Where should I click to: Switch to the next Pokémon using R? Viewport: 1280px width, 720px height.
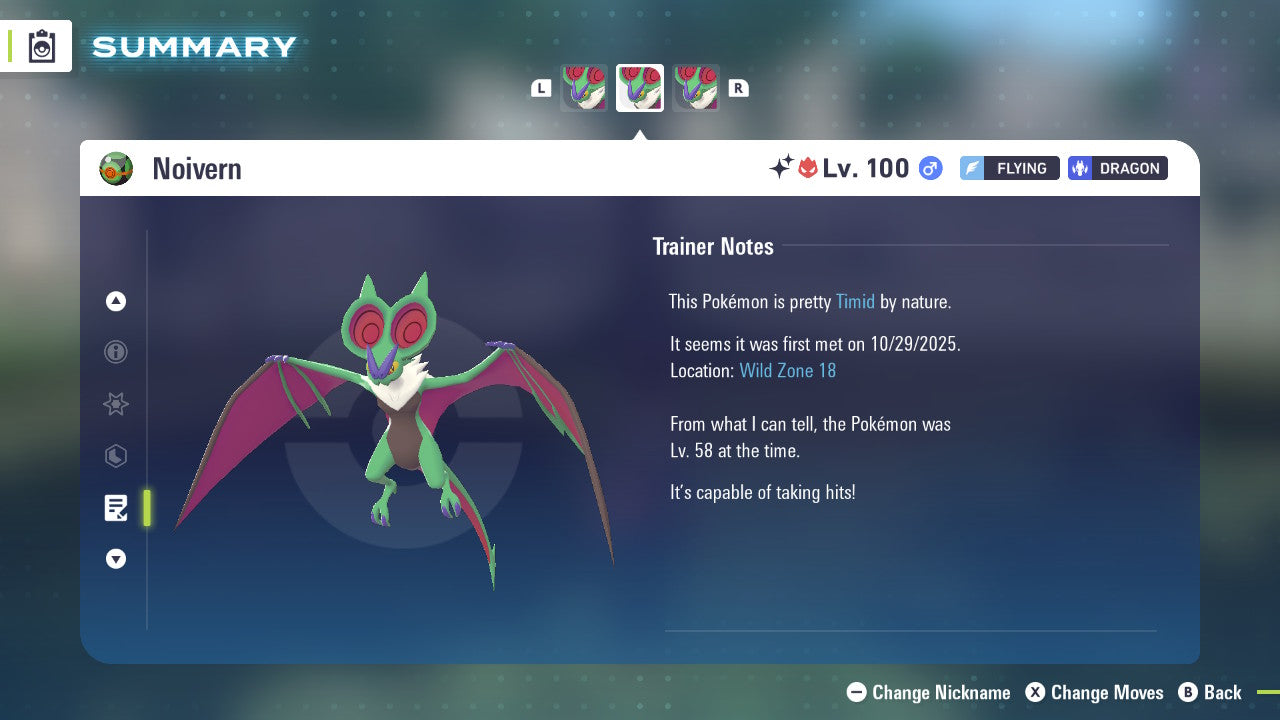[739, 88]
